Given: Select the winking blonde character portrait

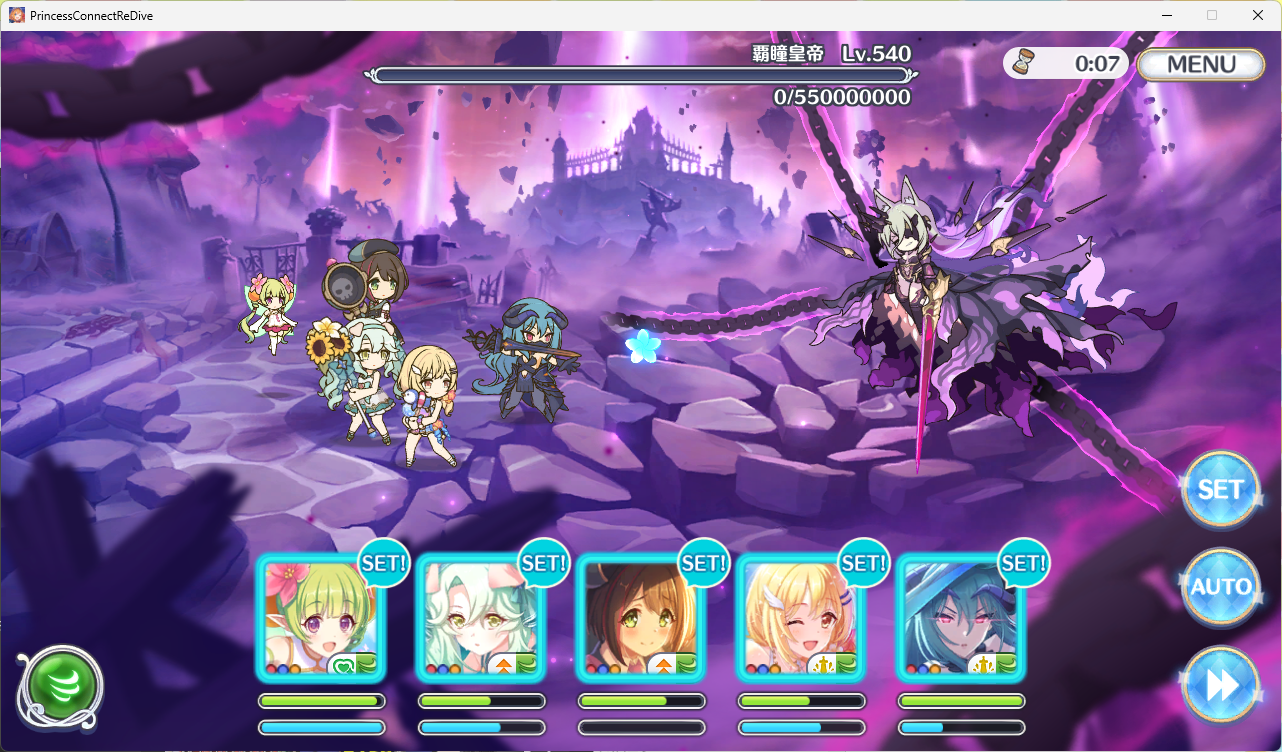Looking at the screenshot, I should pos(801,618).
